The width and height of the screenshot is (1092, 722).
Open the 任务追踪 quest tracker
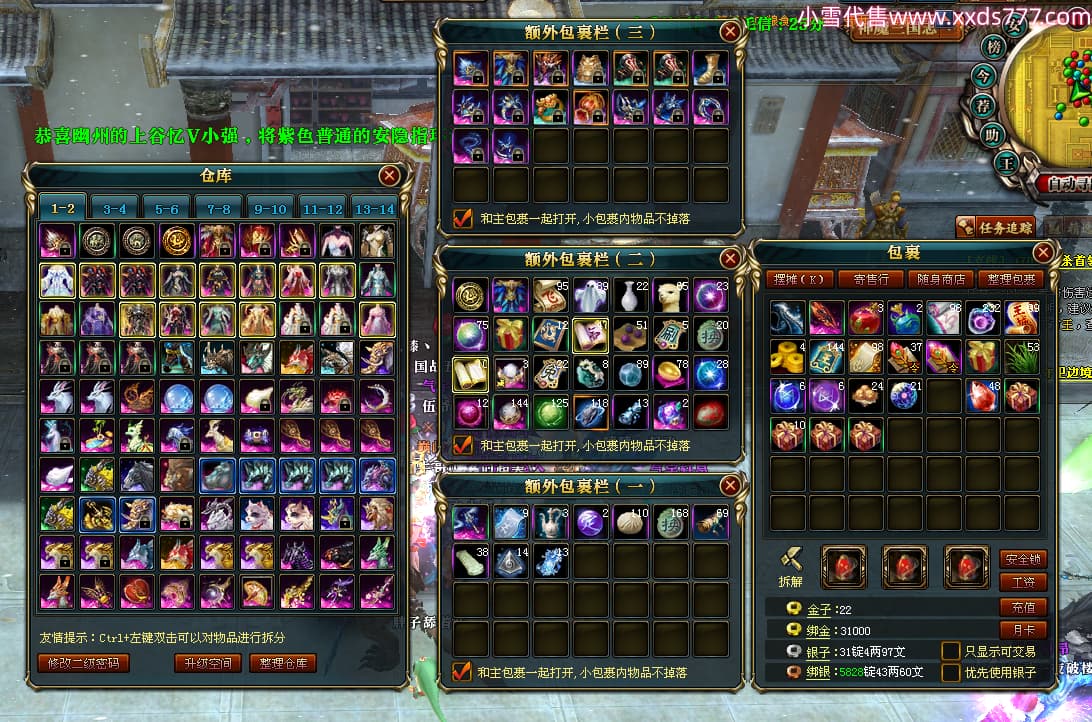pyautogui.click(x=996, y=227)
